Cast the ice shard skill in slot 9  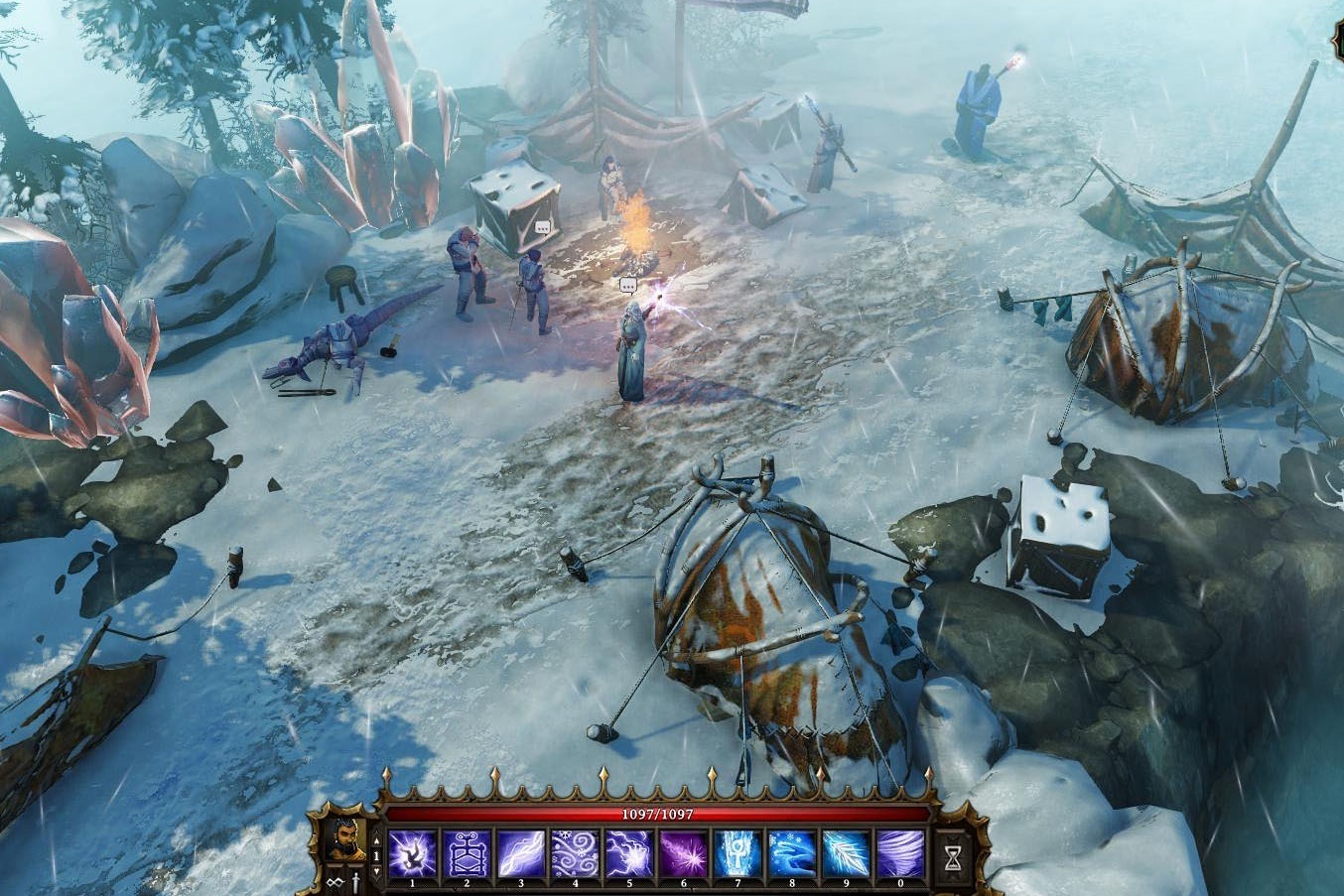(x=846, y=854)
